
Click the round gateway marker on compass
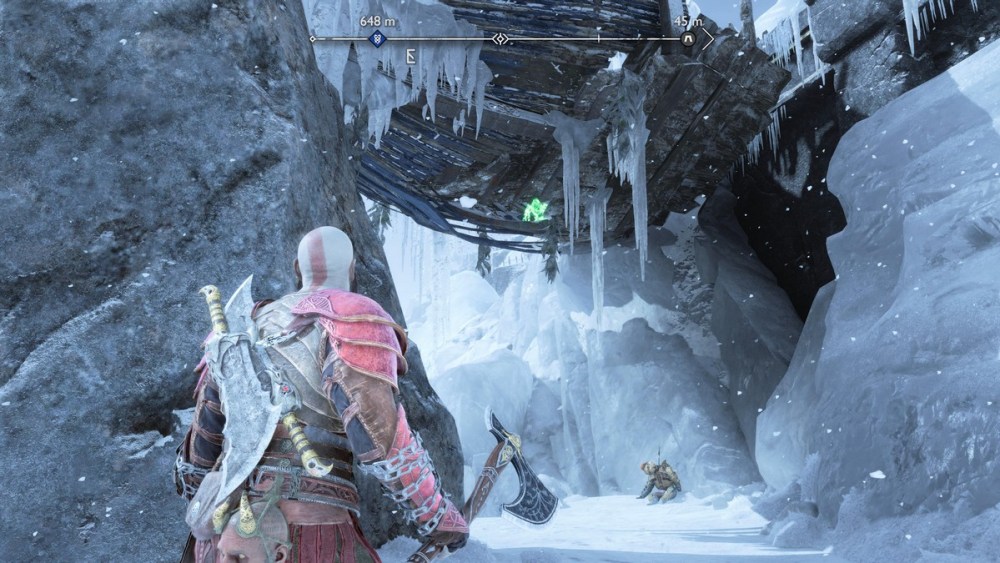(688, 39)
